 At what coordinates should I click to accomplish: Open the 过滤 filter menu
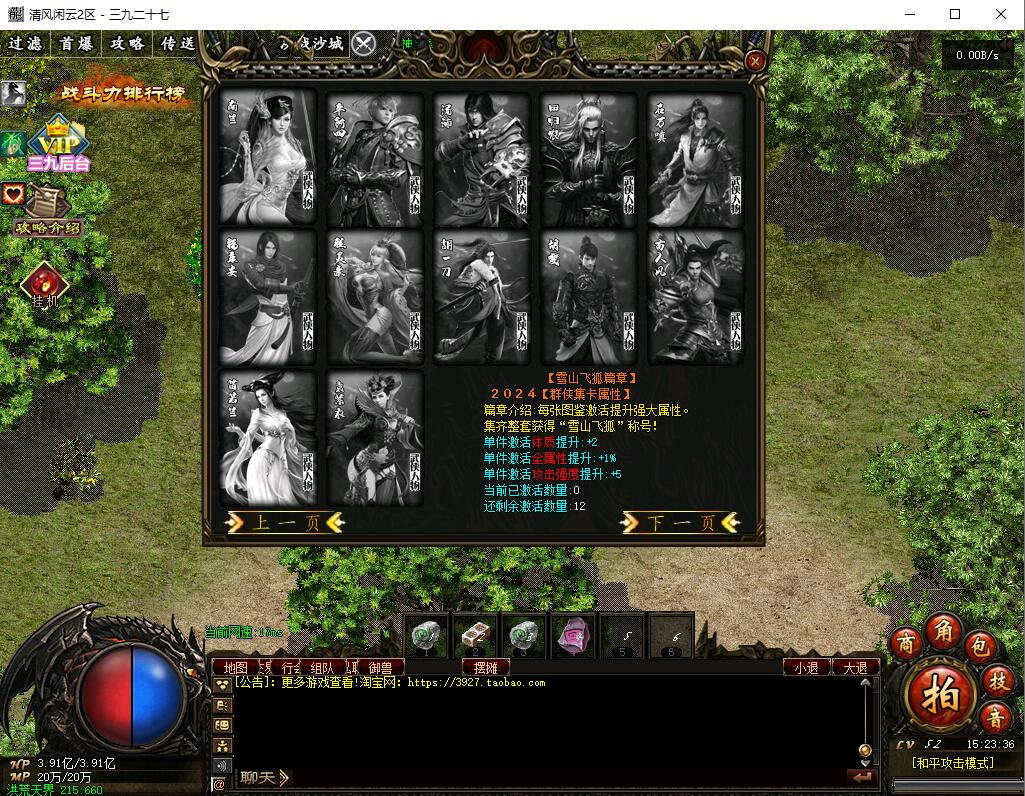[25, 44]
